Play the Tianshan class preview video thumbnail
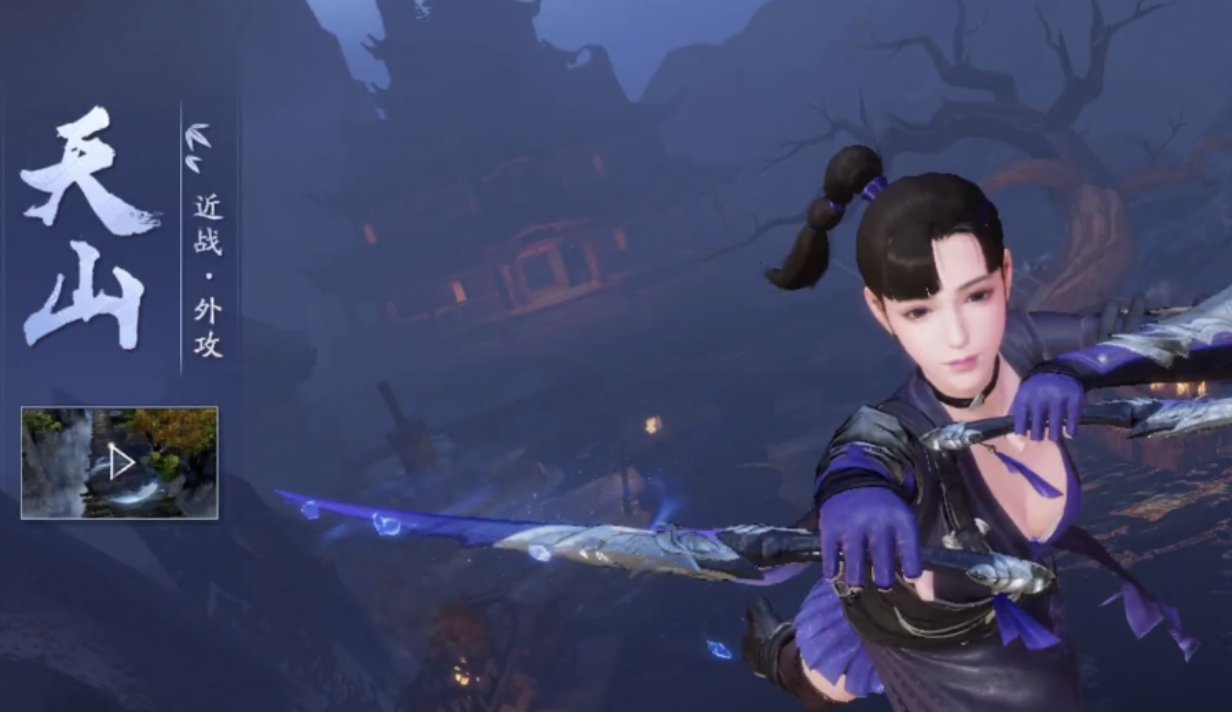This screenshot has height=712, width=1232. (x=120, y=462)
